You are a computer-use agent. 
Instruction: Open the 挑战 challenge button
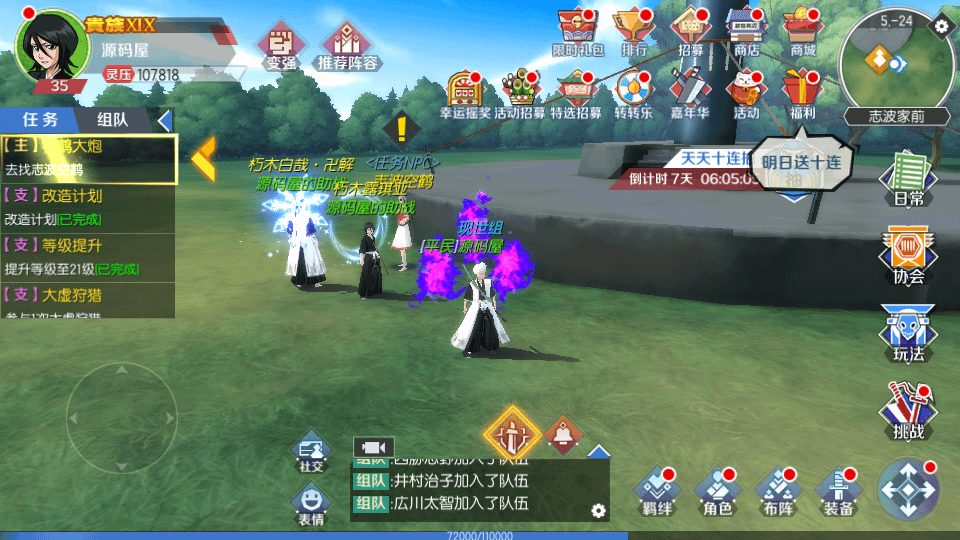(x=907, y=411)
